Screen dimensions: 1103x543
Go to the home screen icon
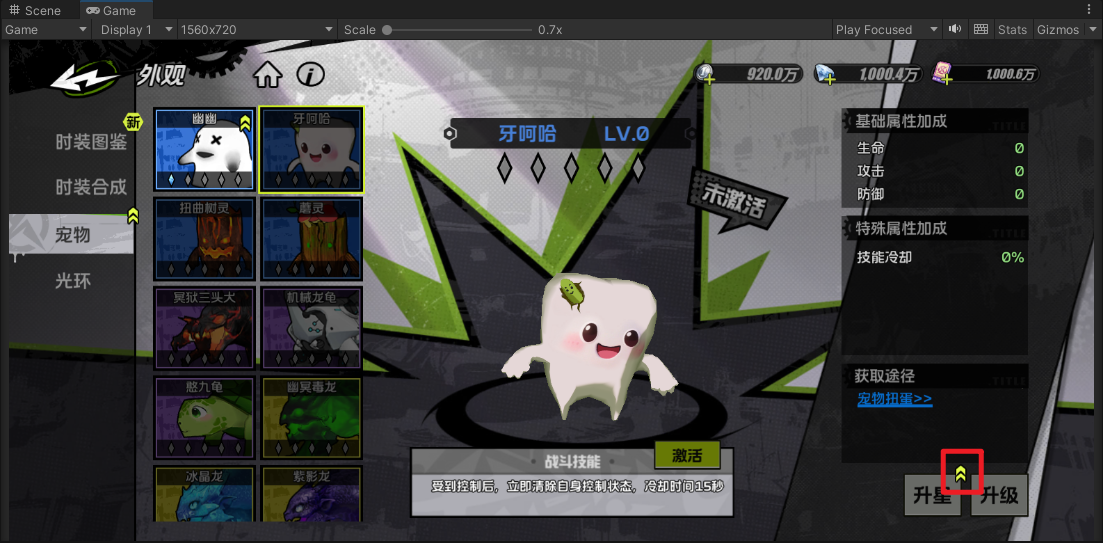point(267,75)
